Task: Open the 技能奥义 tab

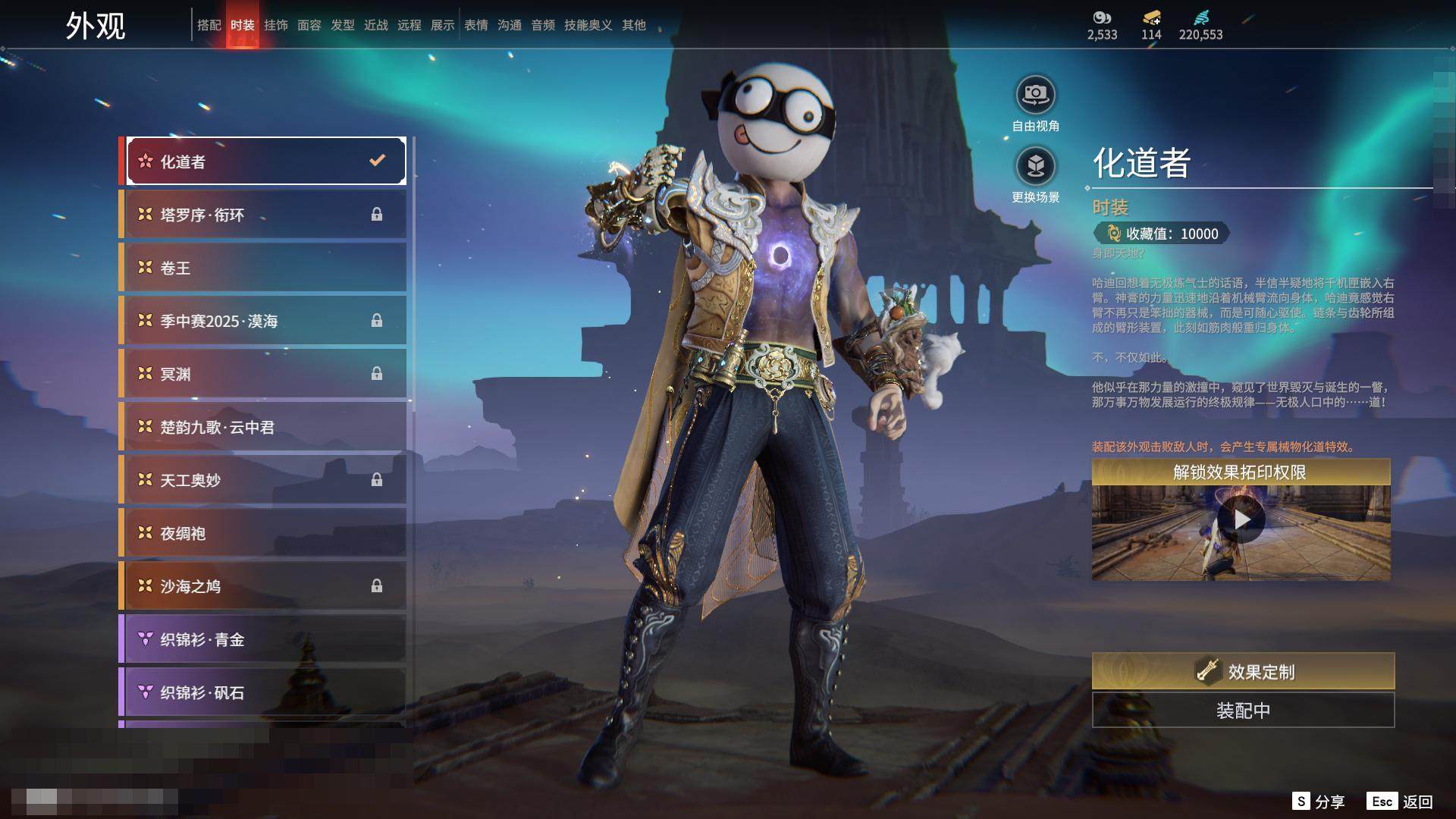Action: [x=588, y=25]
